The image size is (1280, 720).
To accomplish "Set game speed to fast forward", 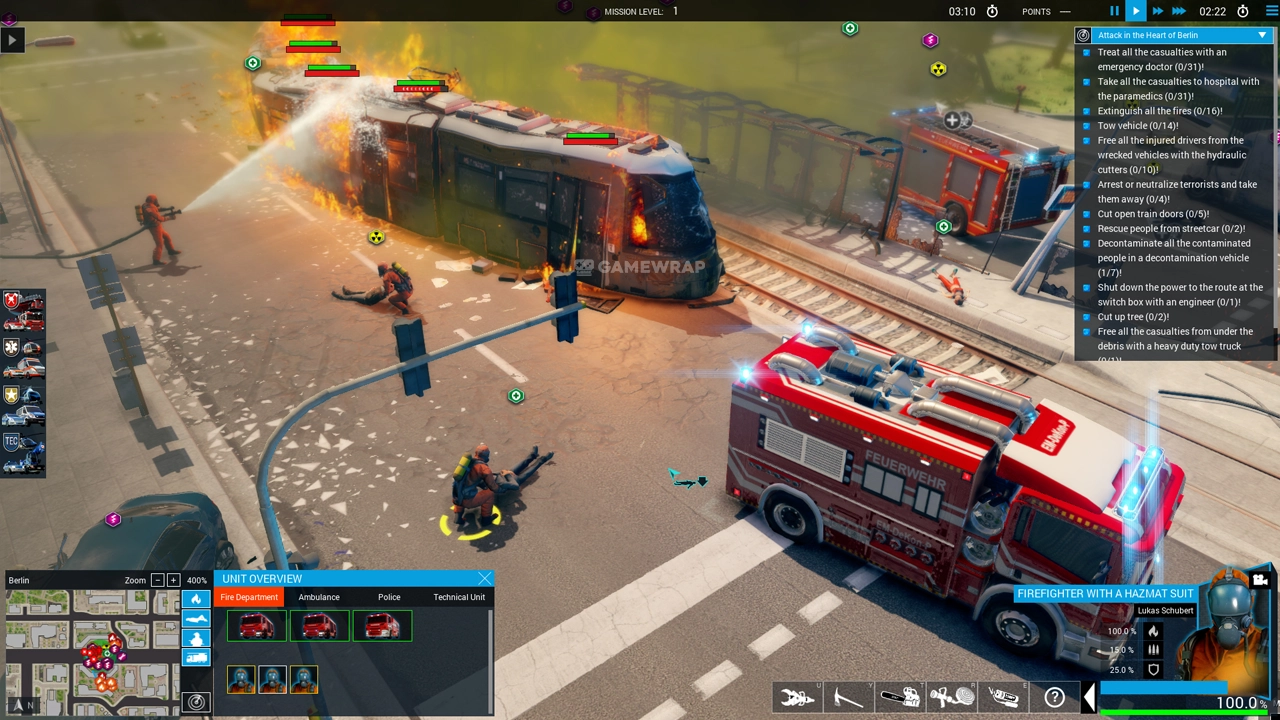I will click(x=1157, y=11).
